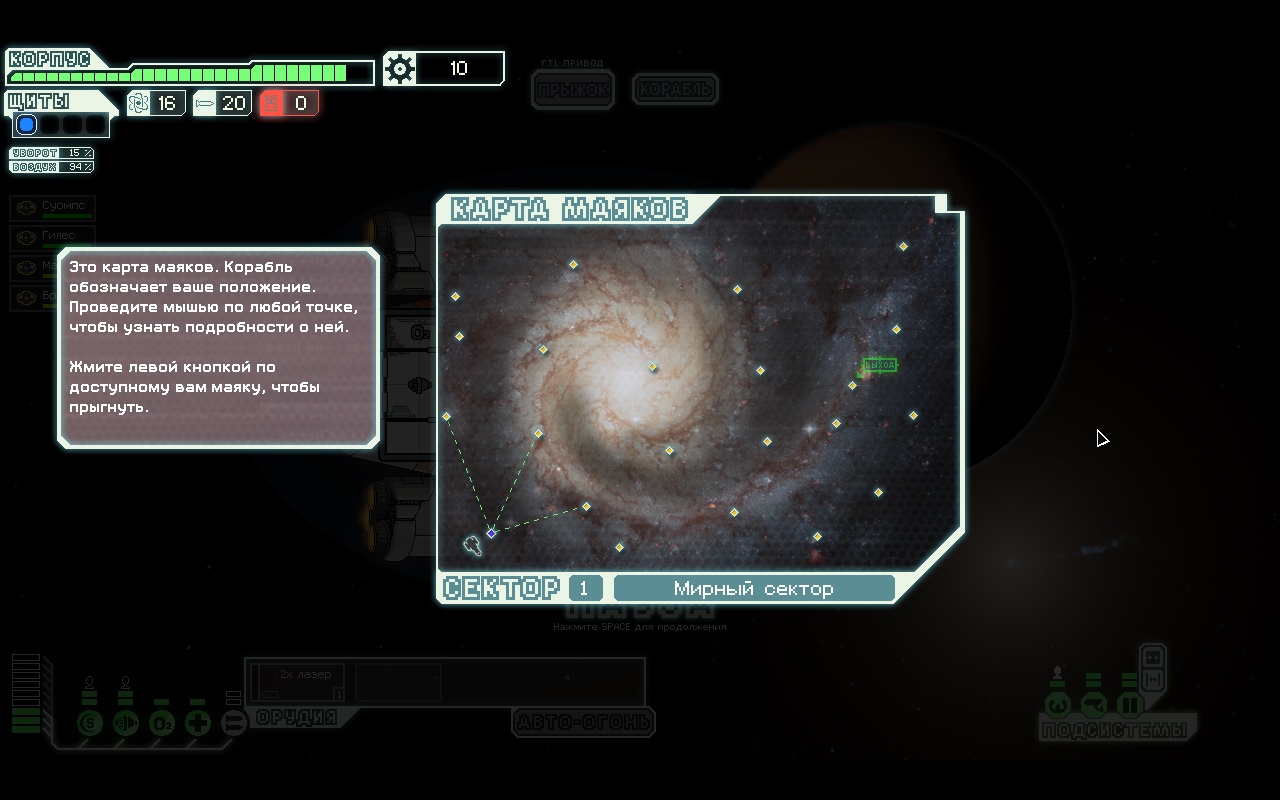Click the ПРЫЖОК jump button
1280x800 pixels.
[573, 90]
